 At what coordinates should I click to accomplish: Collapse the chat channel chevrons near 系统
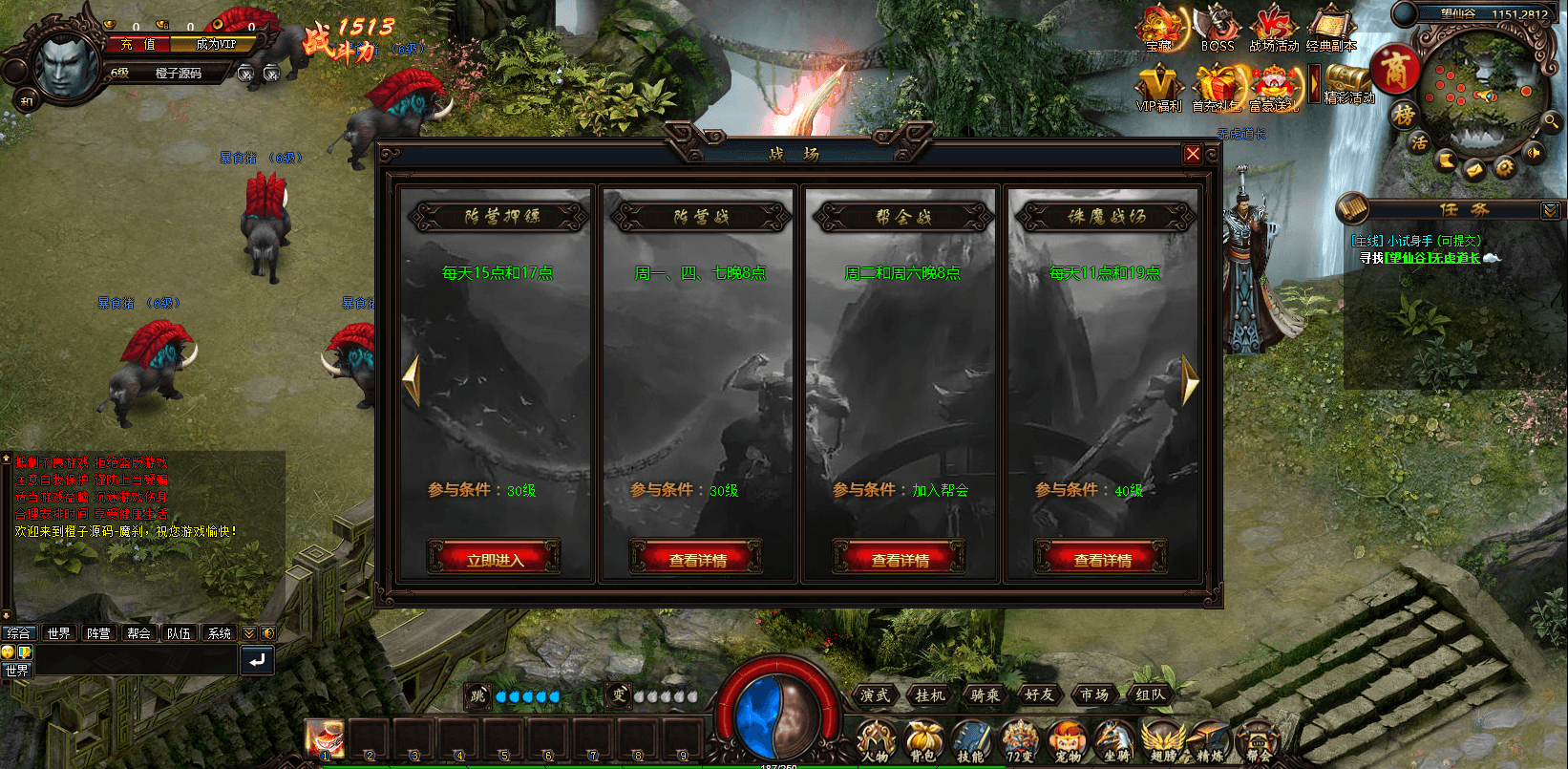pyautogui.click(x=246, y=632)
